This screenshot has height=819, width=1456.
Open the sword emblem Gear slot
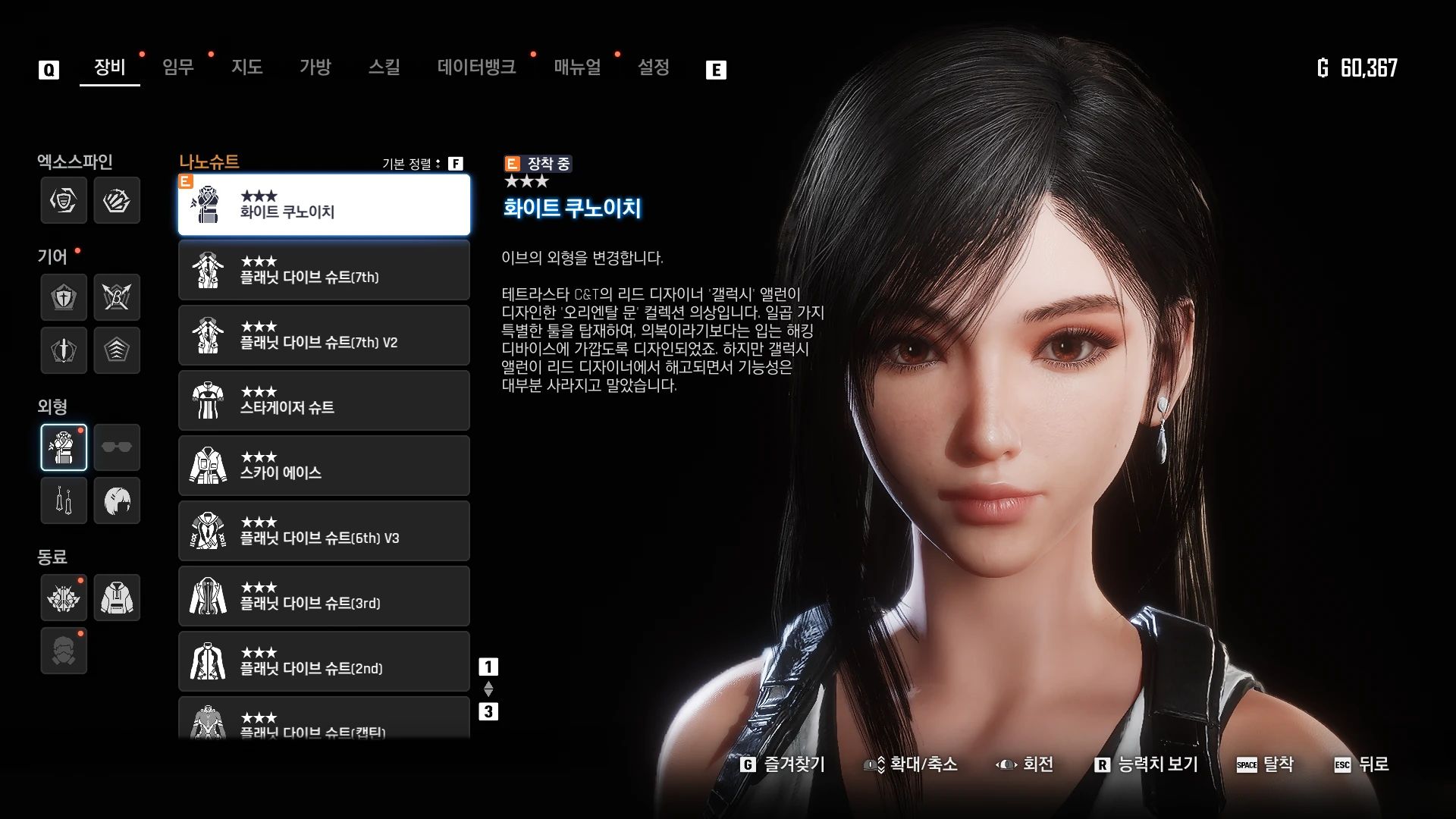(64, 350)
